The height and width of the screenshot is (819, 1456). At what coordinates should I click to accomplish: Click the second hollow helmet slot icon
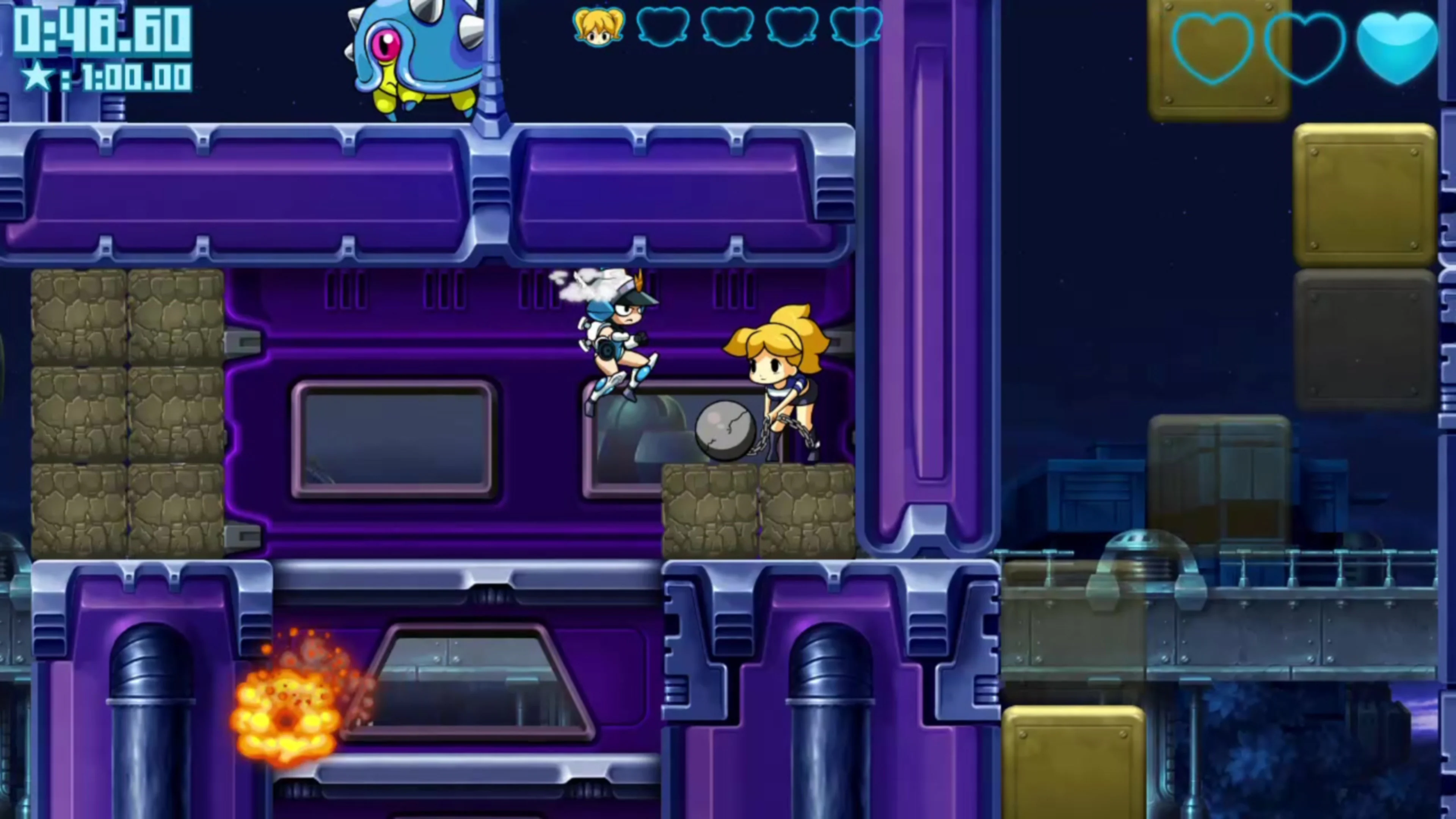coord(727,25)
